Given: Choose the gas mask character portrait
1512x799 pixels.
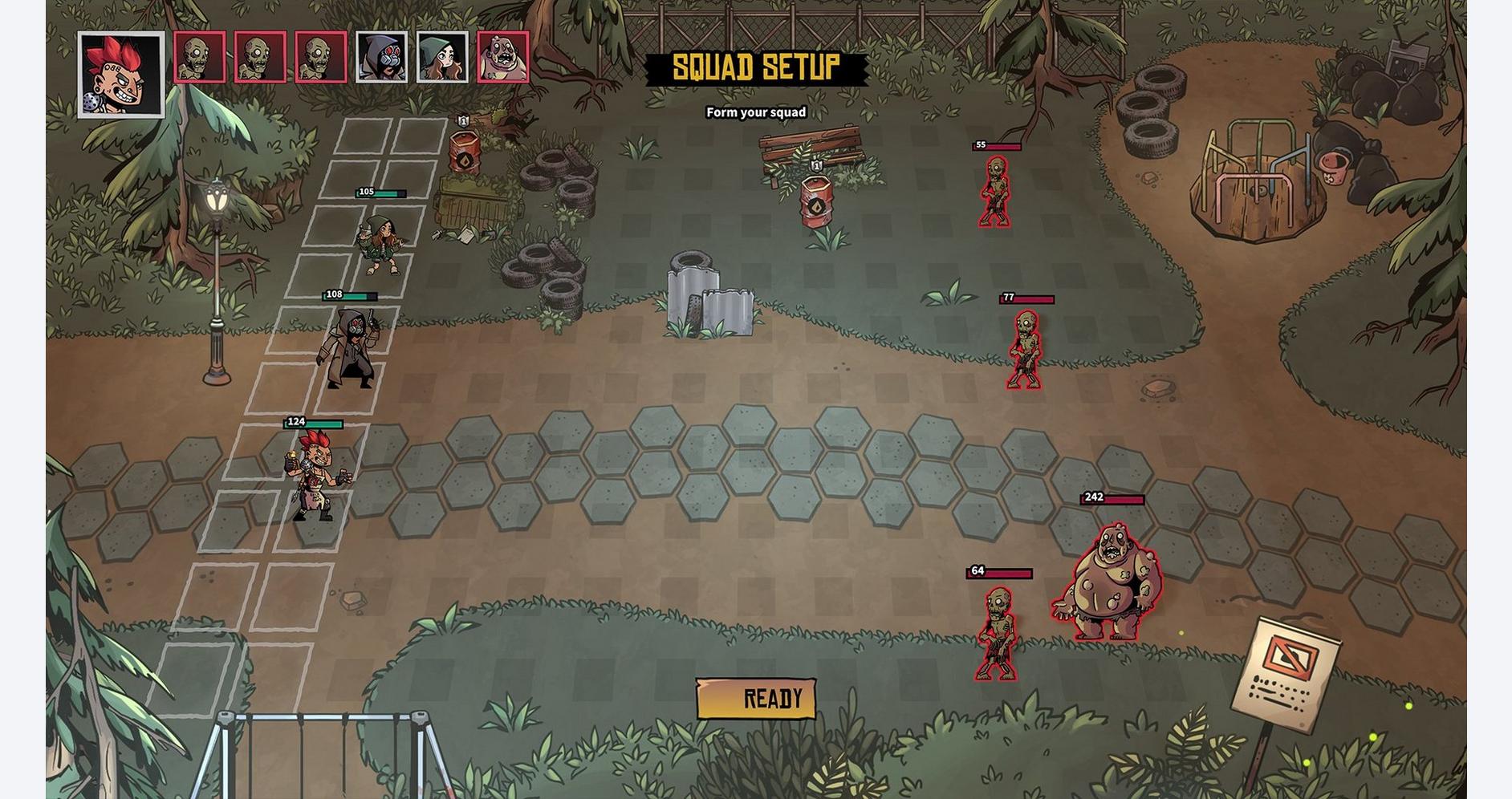Looking at the screenshot, I should click(381, 57).
